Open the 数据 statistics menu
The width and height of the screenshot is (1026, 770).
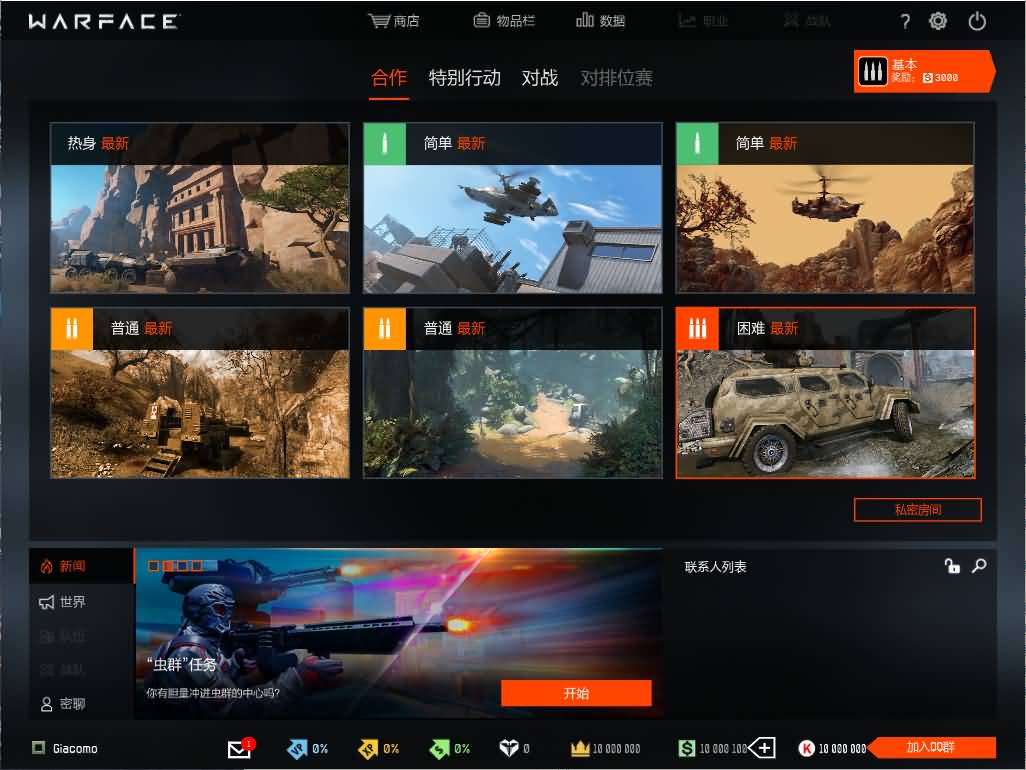click(600, 21)
